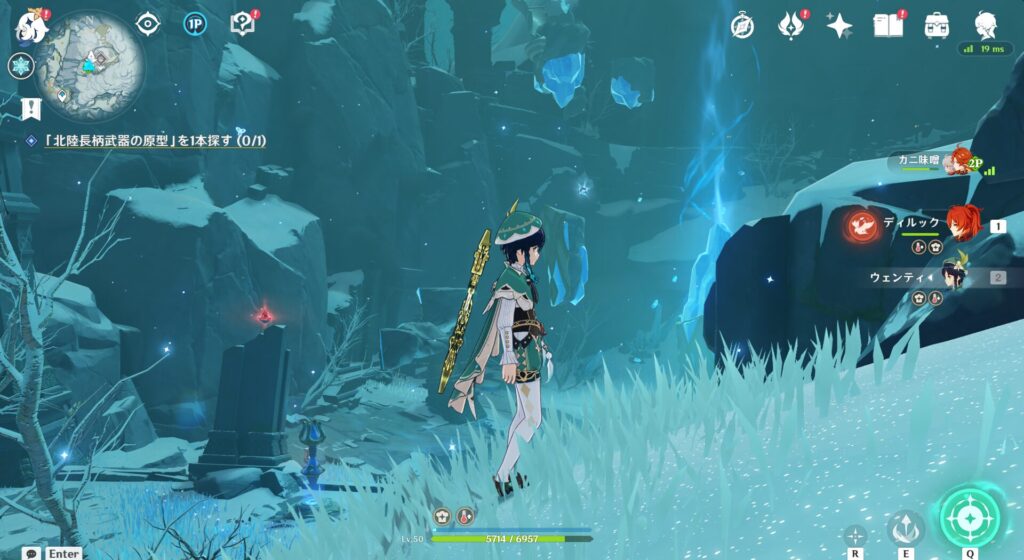The height and width of the screenshot is (560, 1024).
Task: Use Venti's Elemental Skill icon
Action: coord(906,526)
